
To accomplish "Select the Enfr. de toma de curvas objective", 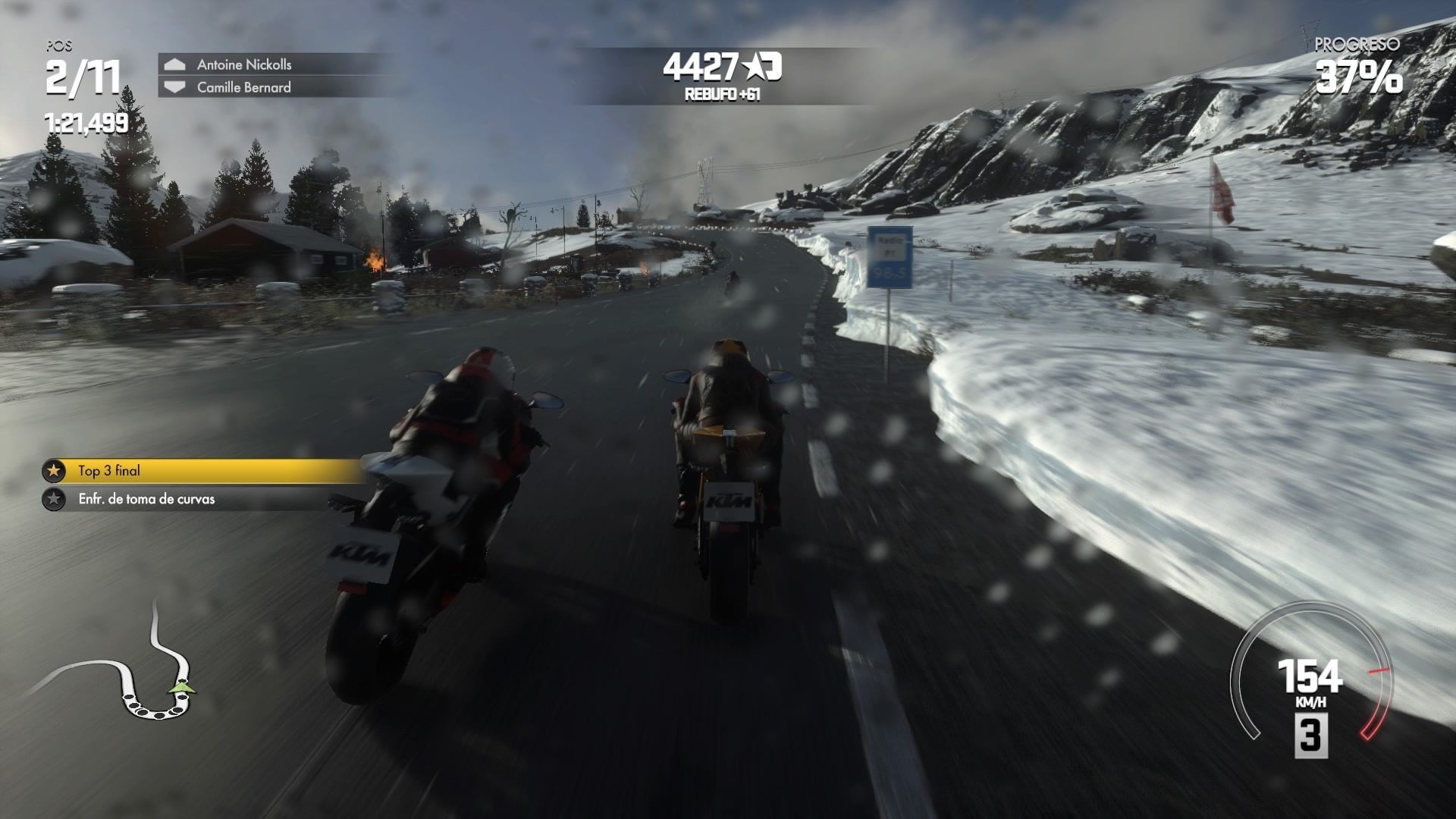I will point(146,499).
